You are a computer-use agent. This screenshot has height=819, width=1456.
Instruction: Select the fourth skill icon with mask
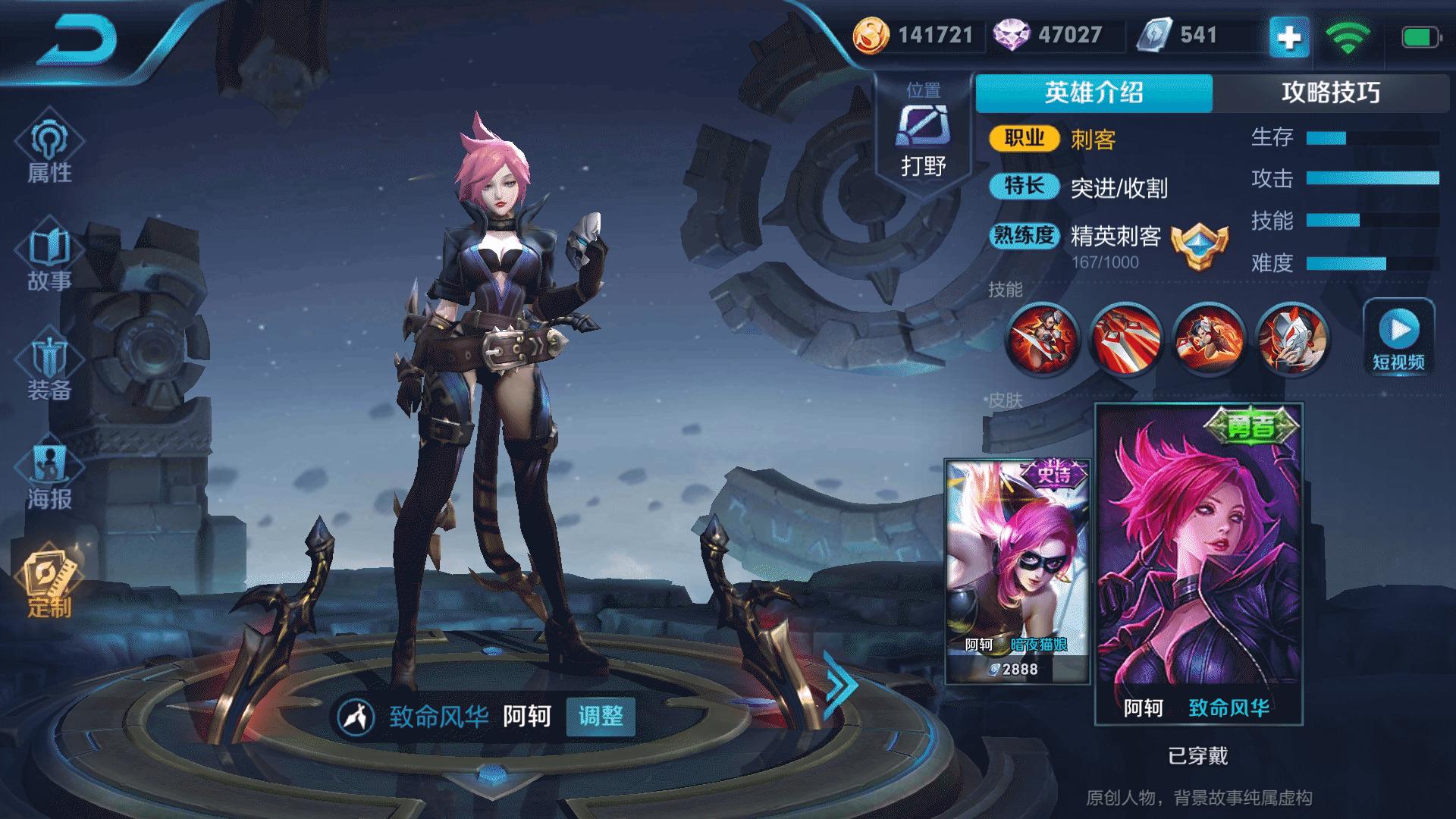coord(1291,339)
